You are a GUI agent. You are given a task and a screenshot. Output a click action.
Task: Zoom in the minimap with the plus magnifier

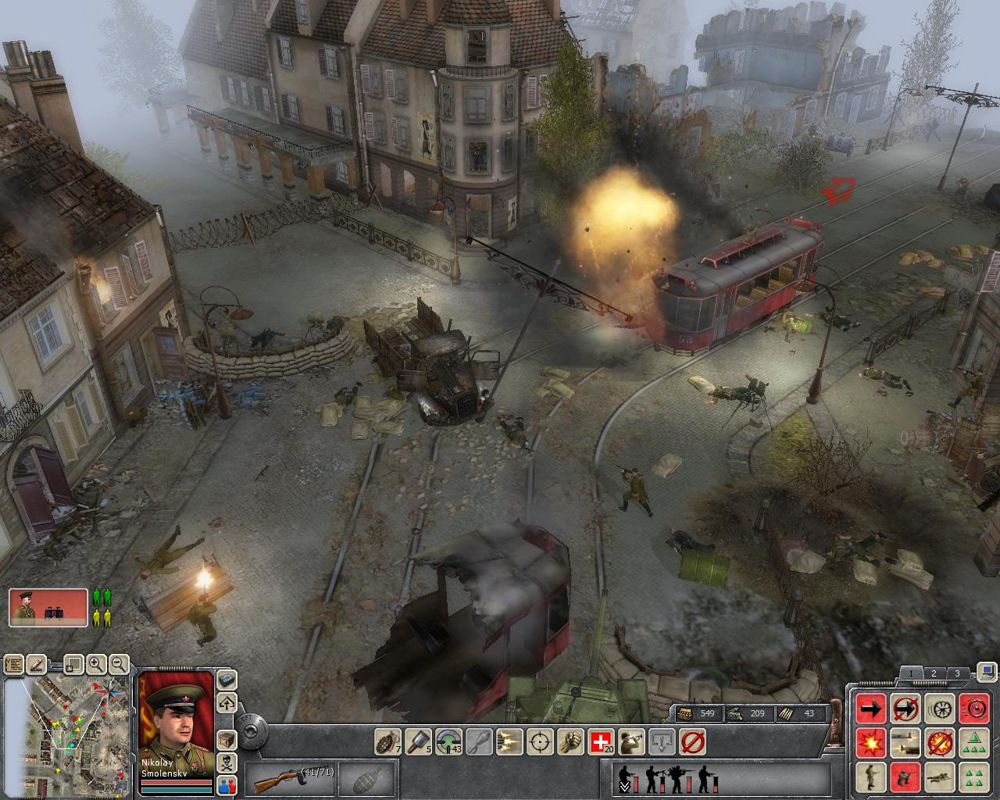coord(96,663)
